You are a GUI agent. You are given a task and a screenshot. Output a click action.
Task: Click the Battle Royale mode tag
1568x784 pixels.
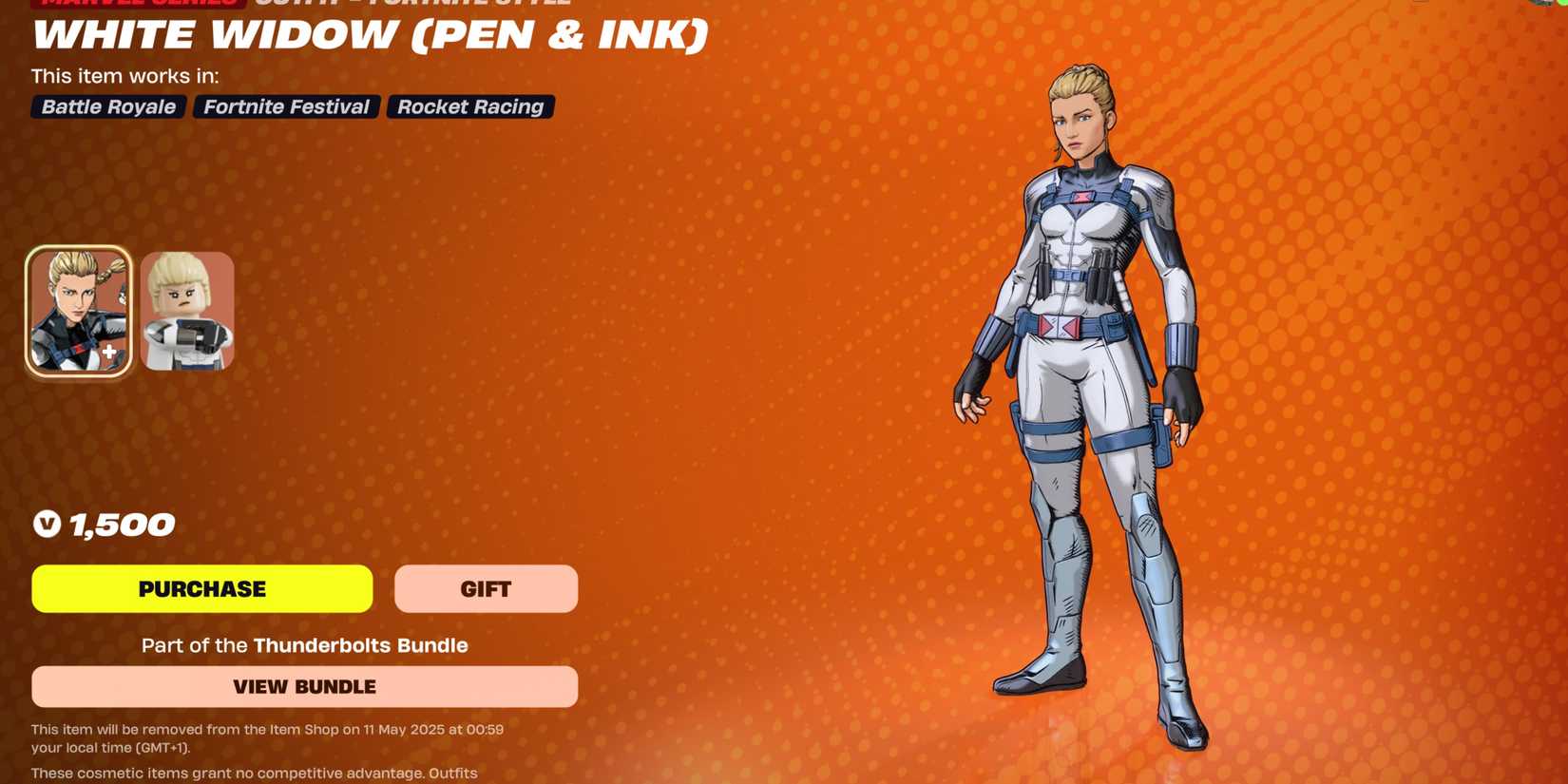(106, 106)
